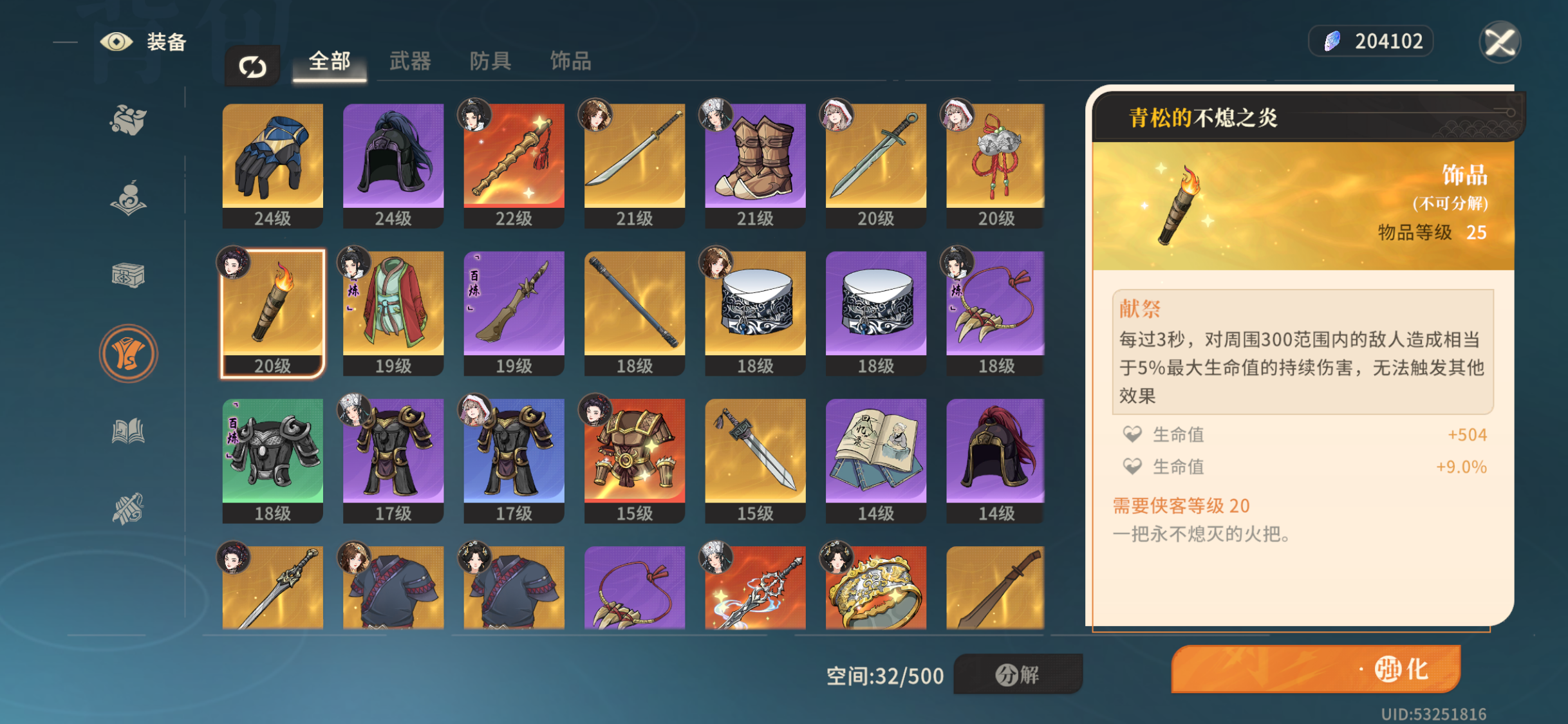
Task: Click the refresh sort arrows button
Action: [x=252, y=66]
